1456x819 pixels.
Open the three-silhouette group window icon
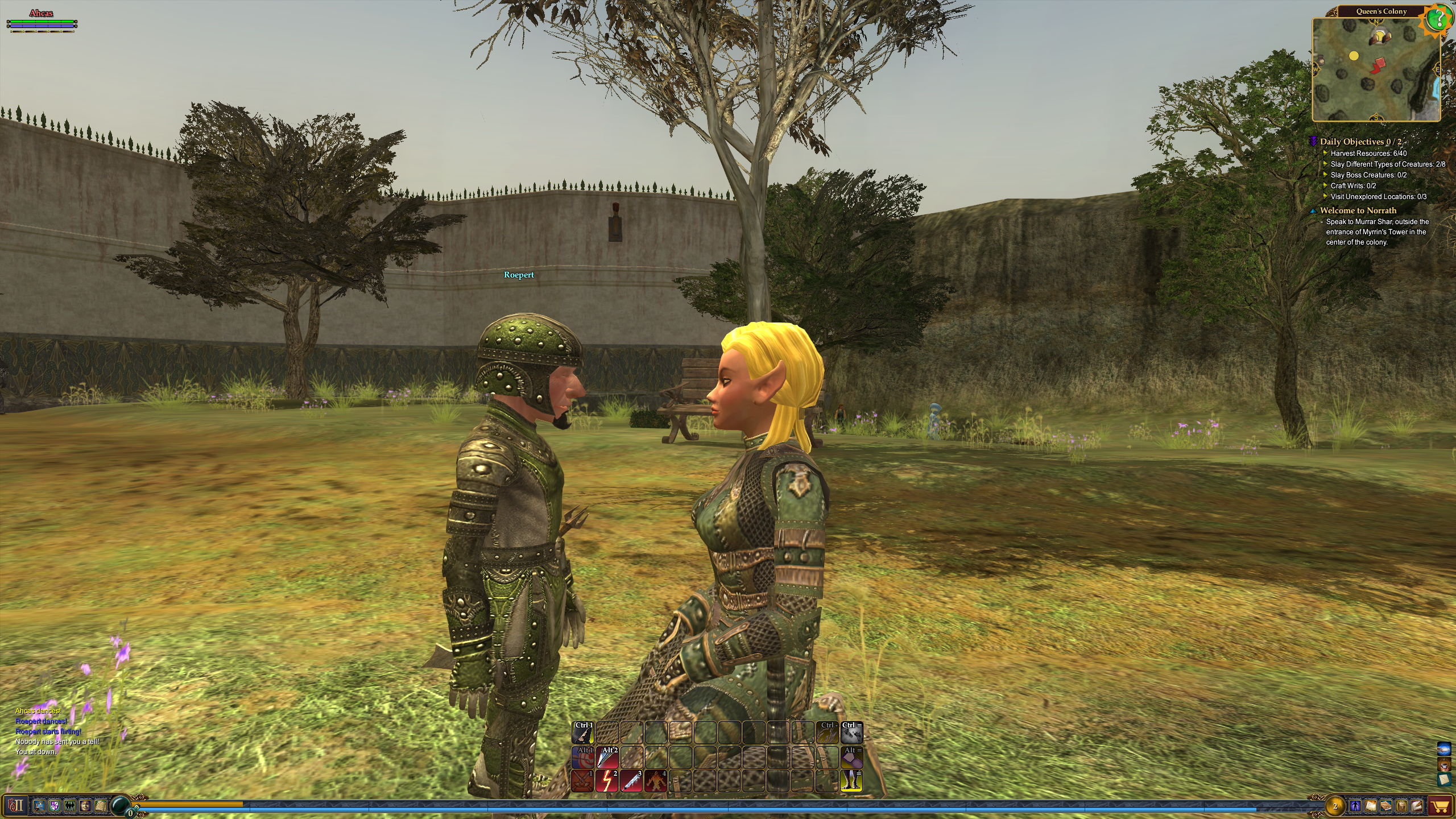(x=70, y=806)
